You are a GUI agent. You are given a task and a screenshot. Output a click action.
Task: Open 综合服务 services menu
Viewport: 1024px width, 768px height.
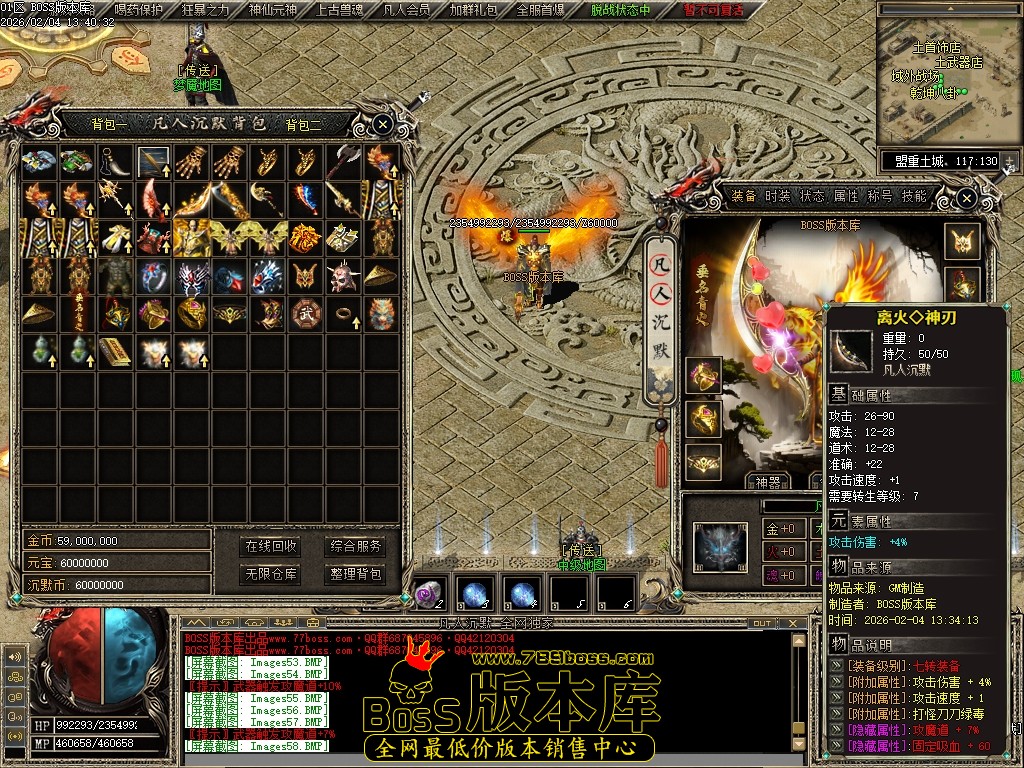pyautogui.click(x=356, y=546)
